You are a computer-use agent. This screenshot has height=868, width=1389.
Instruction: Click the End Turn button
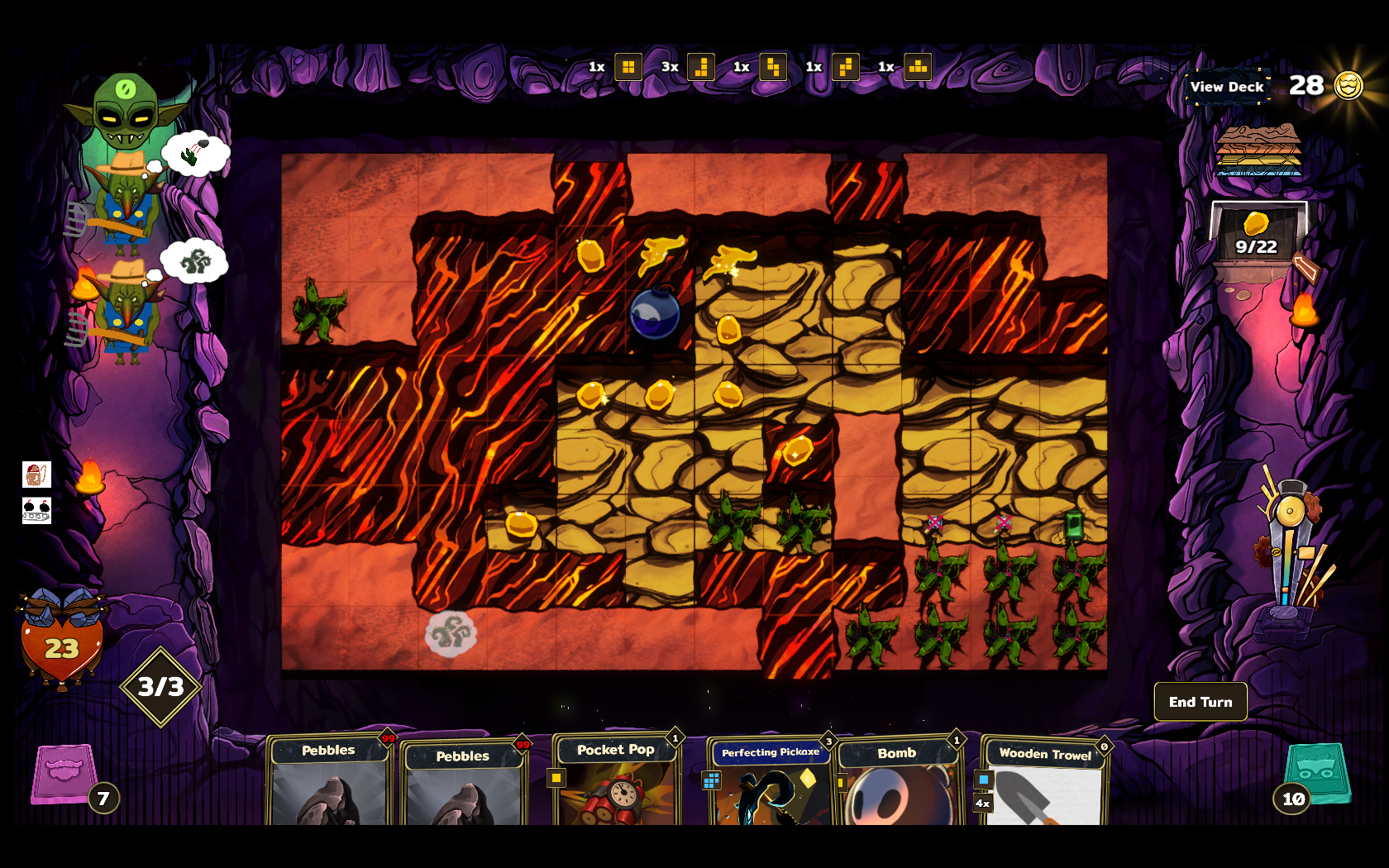point(1200,702)
